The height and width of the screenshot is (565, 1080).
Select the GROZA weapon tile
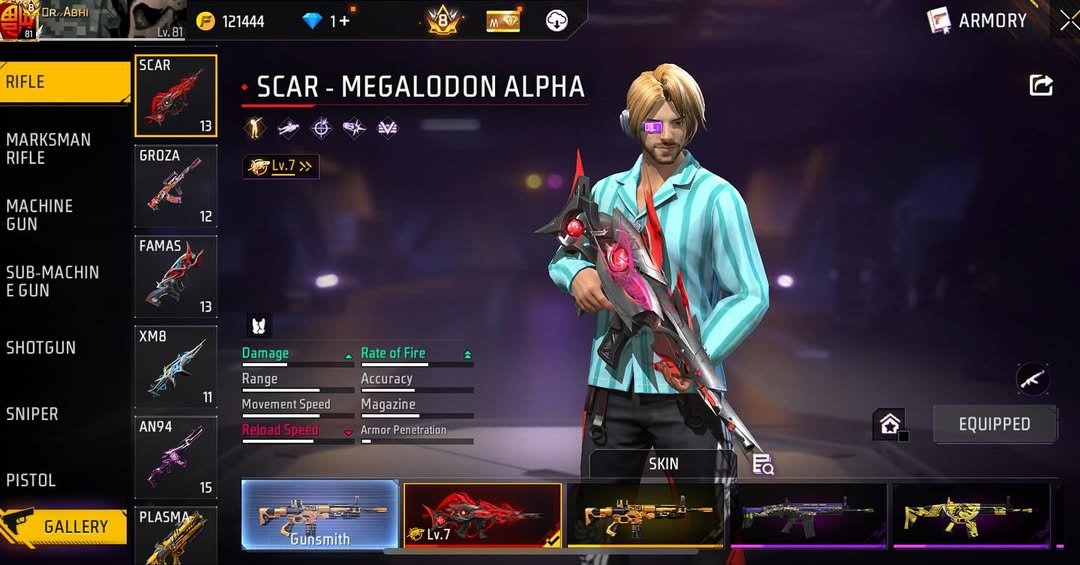[176, 186]
